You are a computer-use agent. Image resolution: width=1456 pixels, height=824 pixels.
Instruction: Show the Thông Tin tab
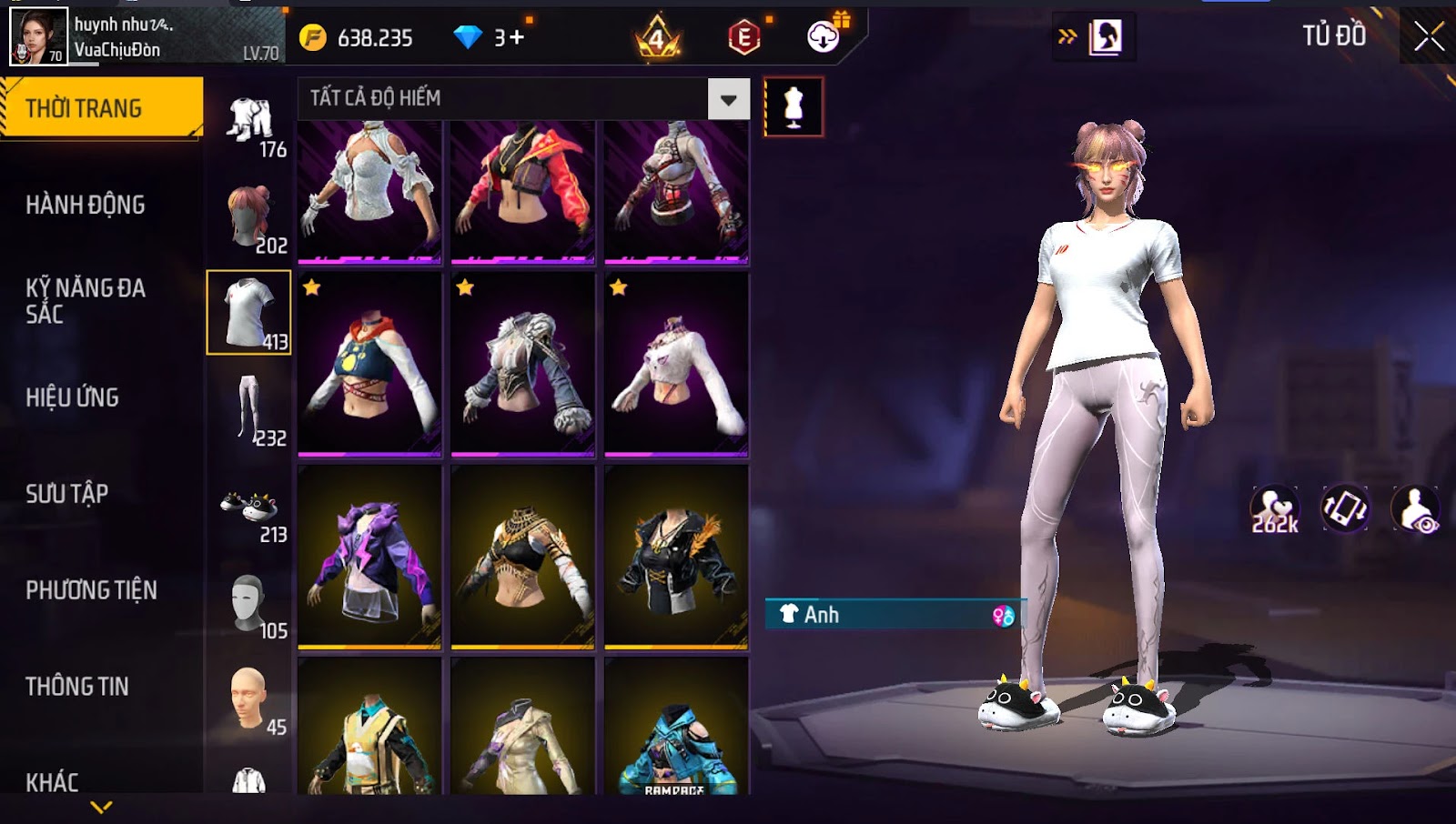tap(77, 687)
